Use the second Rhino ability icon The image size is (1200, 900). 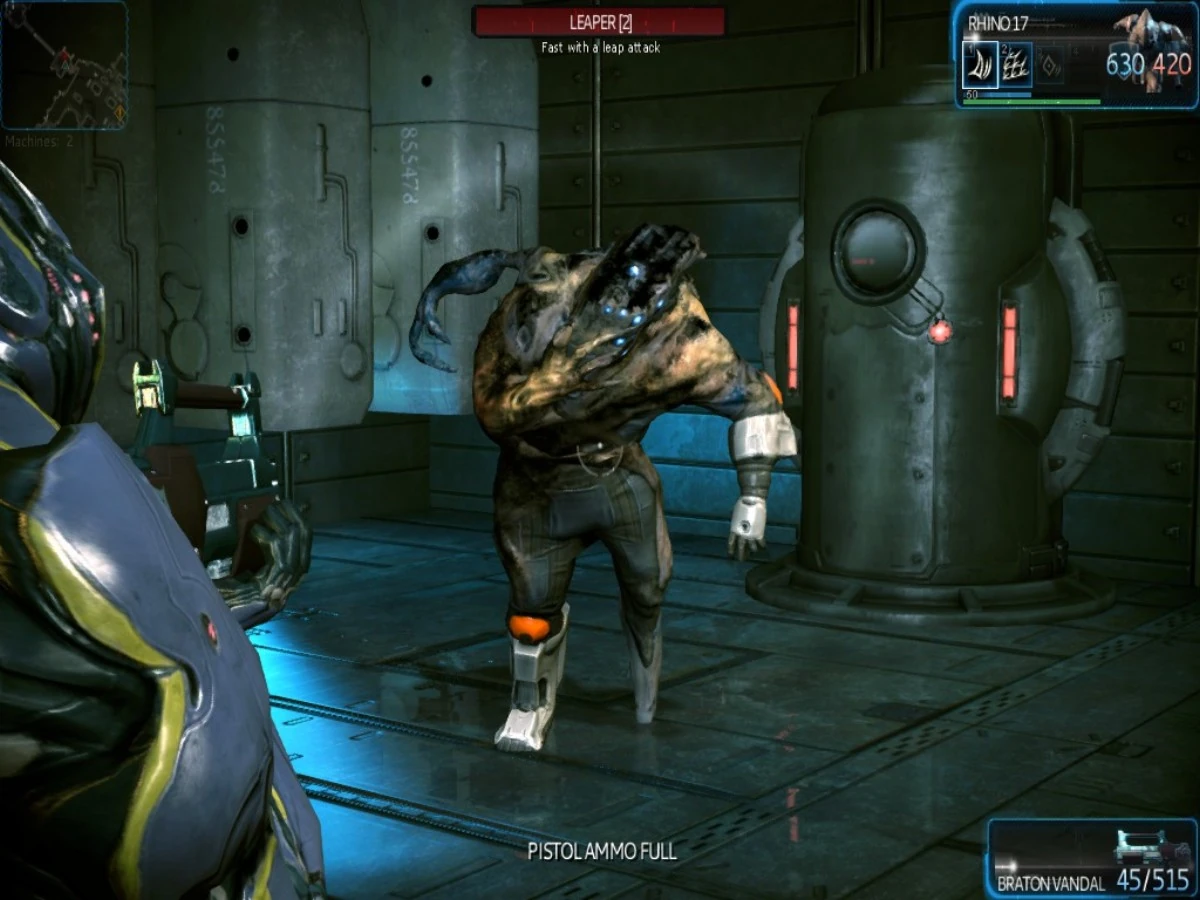(x=1016, y=65)
